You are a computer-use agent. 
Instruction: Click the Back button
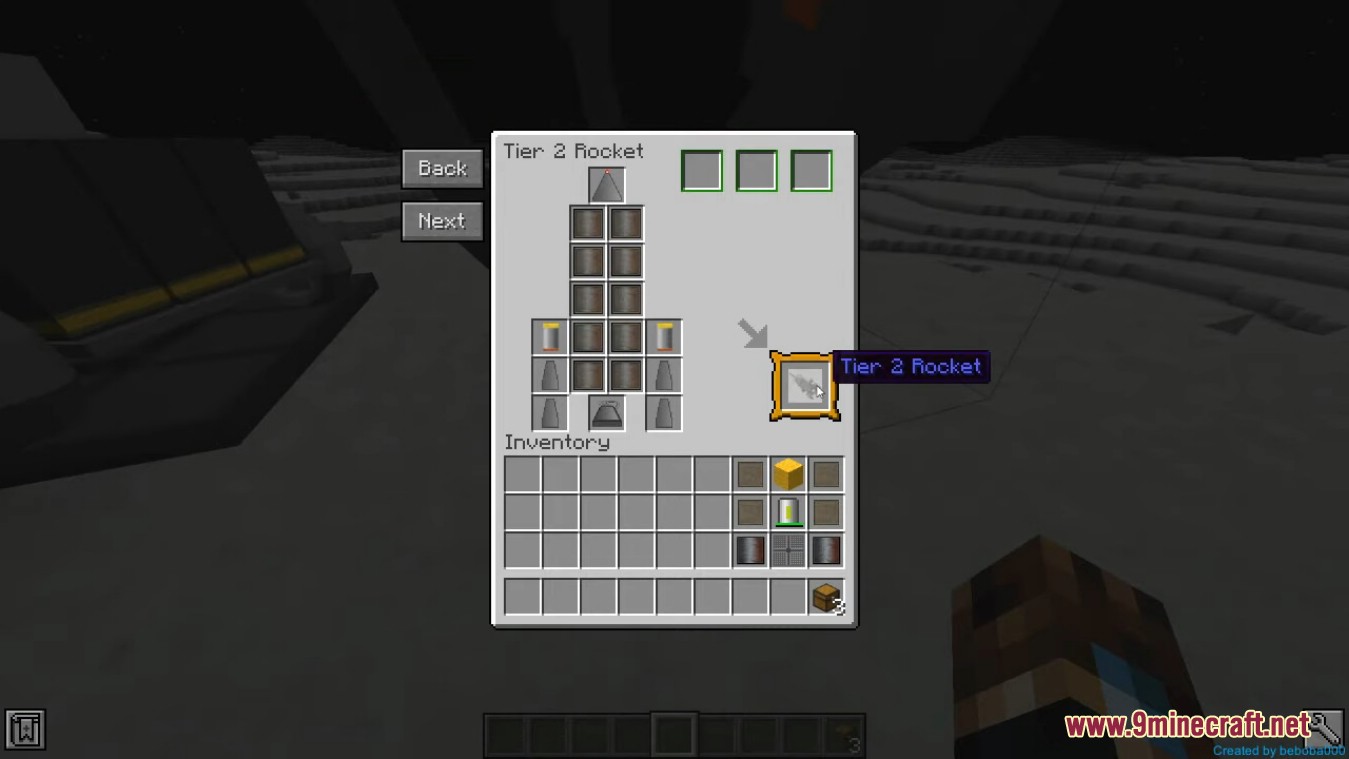441,168
